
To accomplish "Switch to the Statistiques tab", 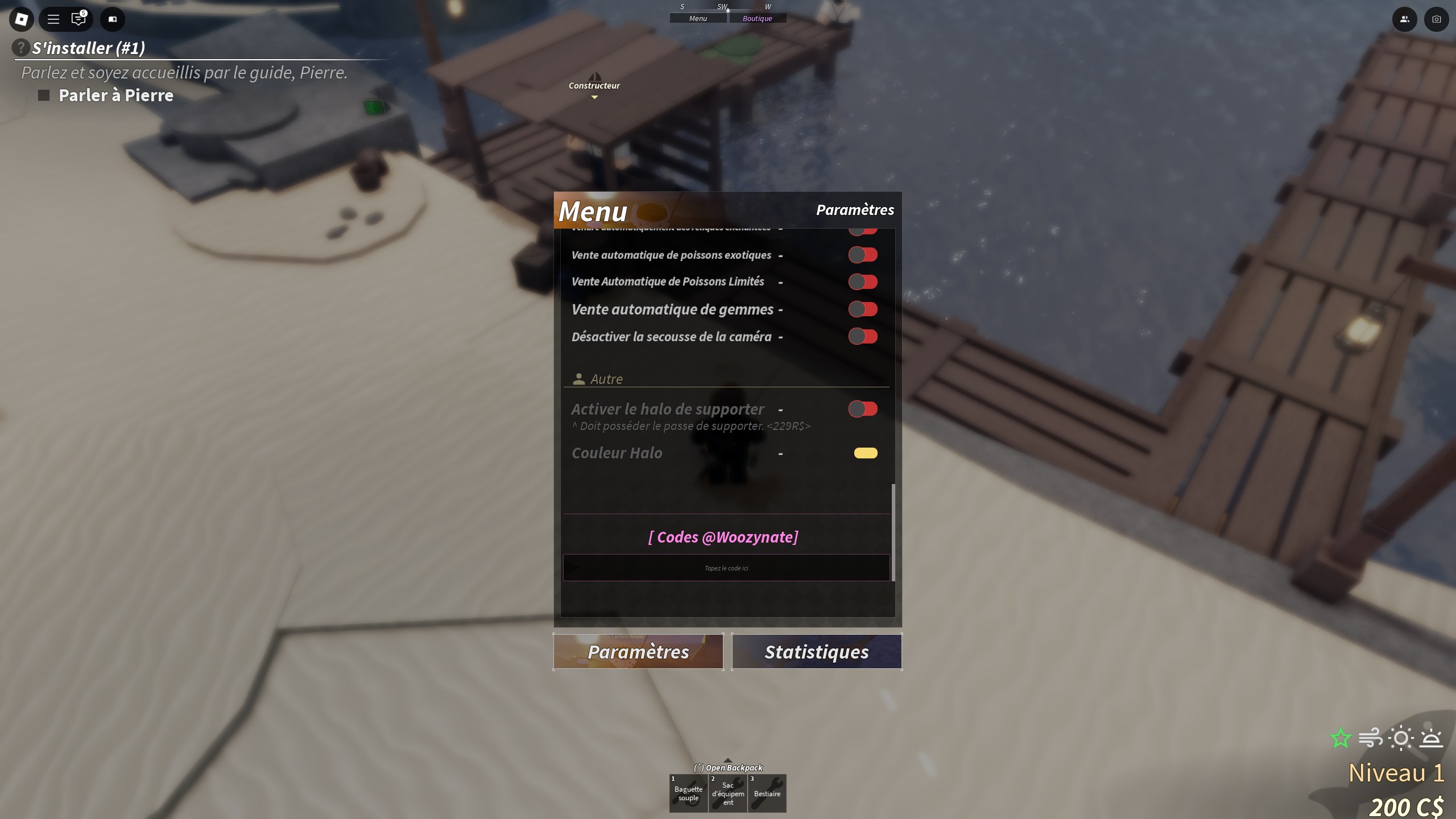I will coord(817,651).
